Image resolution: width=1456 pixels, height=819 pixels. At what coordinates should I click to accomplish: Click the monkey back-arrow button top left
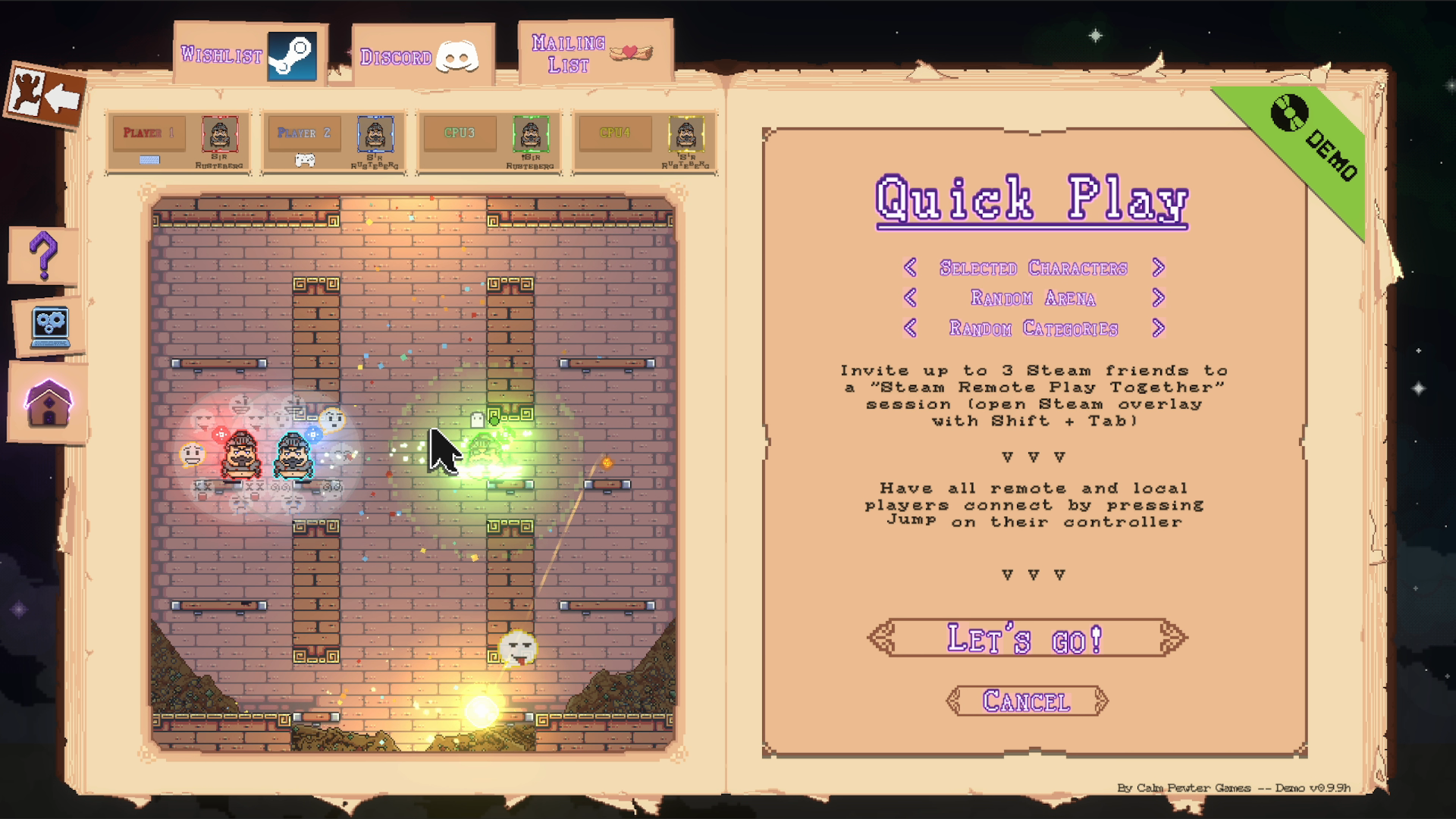pos(45,92)
